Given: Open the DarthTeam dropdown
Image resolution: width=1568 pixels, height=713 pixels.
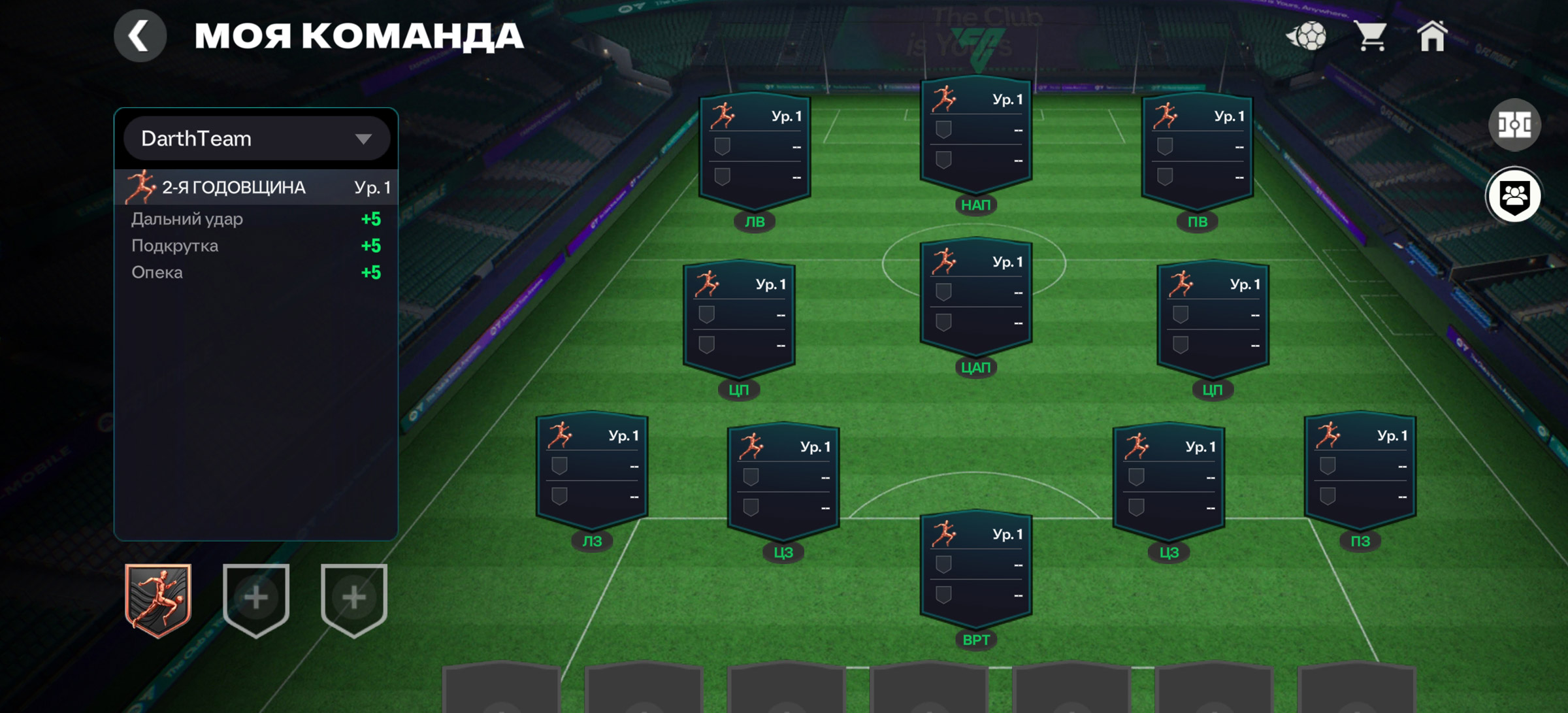Looking at the screenshot, I should (x=256, y=139).
